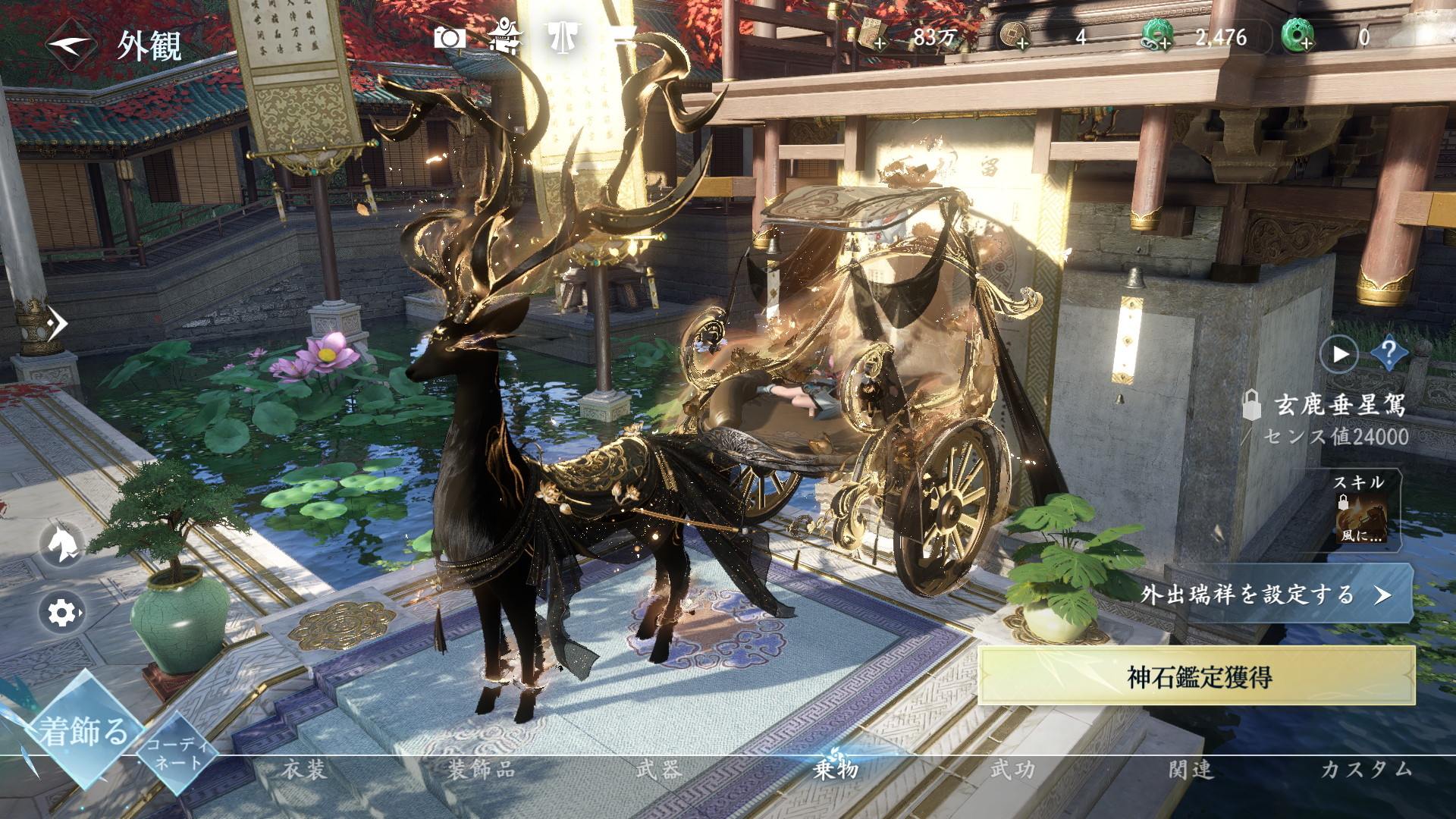
Task: Switch to the 衣装 tab
Action: [304, 770]
